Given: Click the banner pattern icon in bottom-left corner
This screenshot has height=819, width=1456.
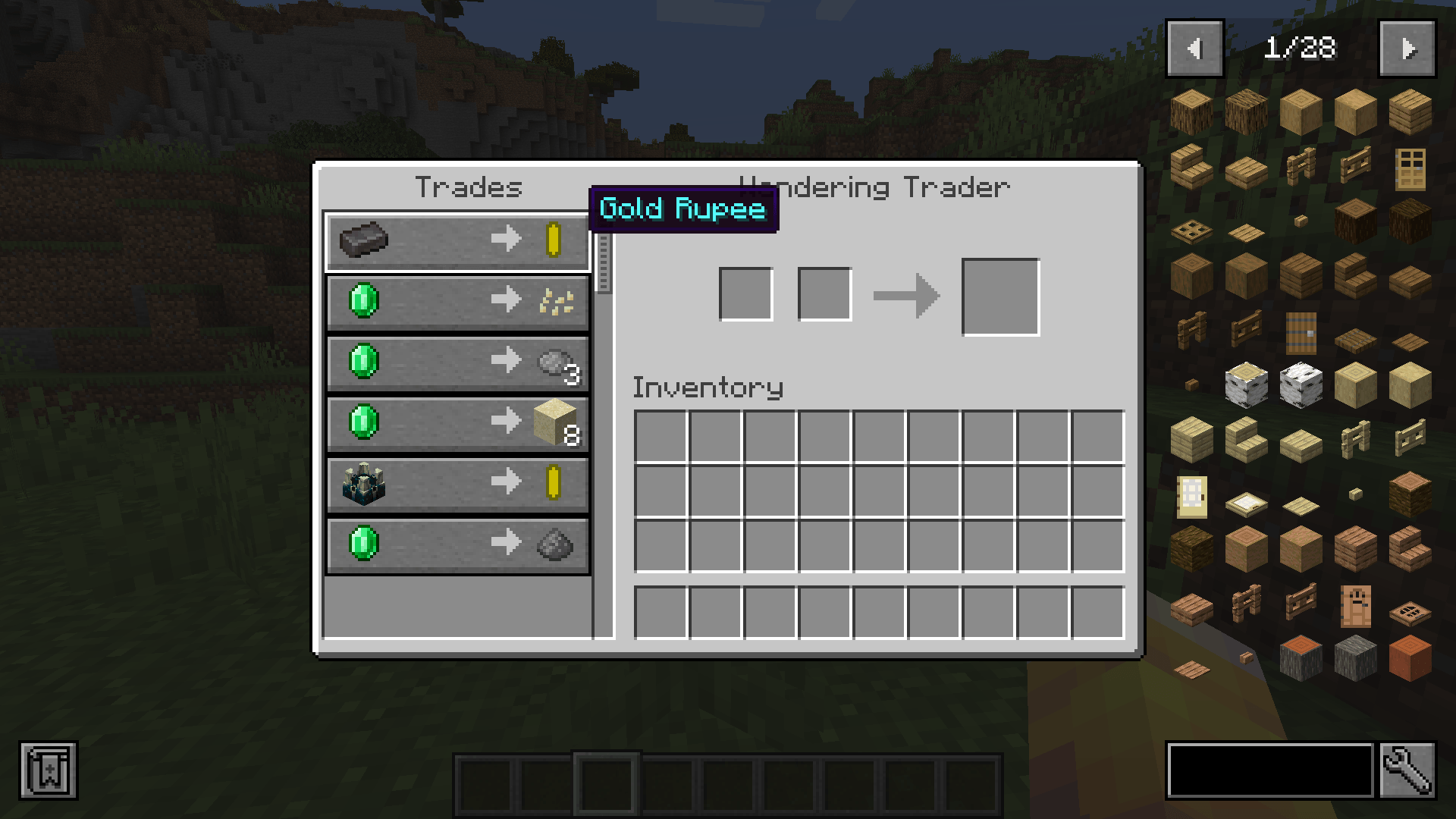Looking at the screenshot, I should [48, 771].
